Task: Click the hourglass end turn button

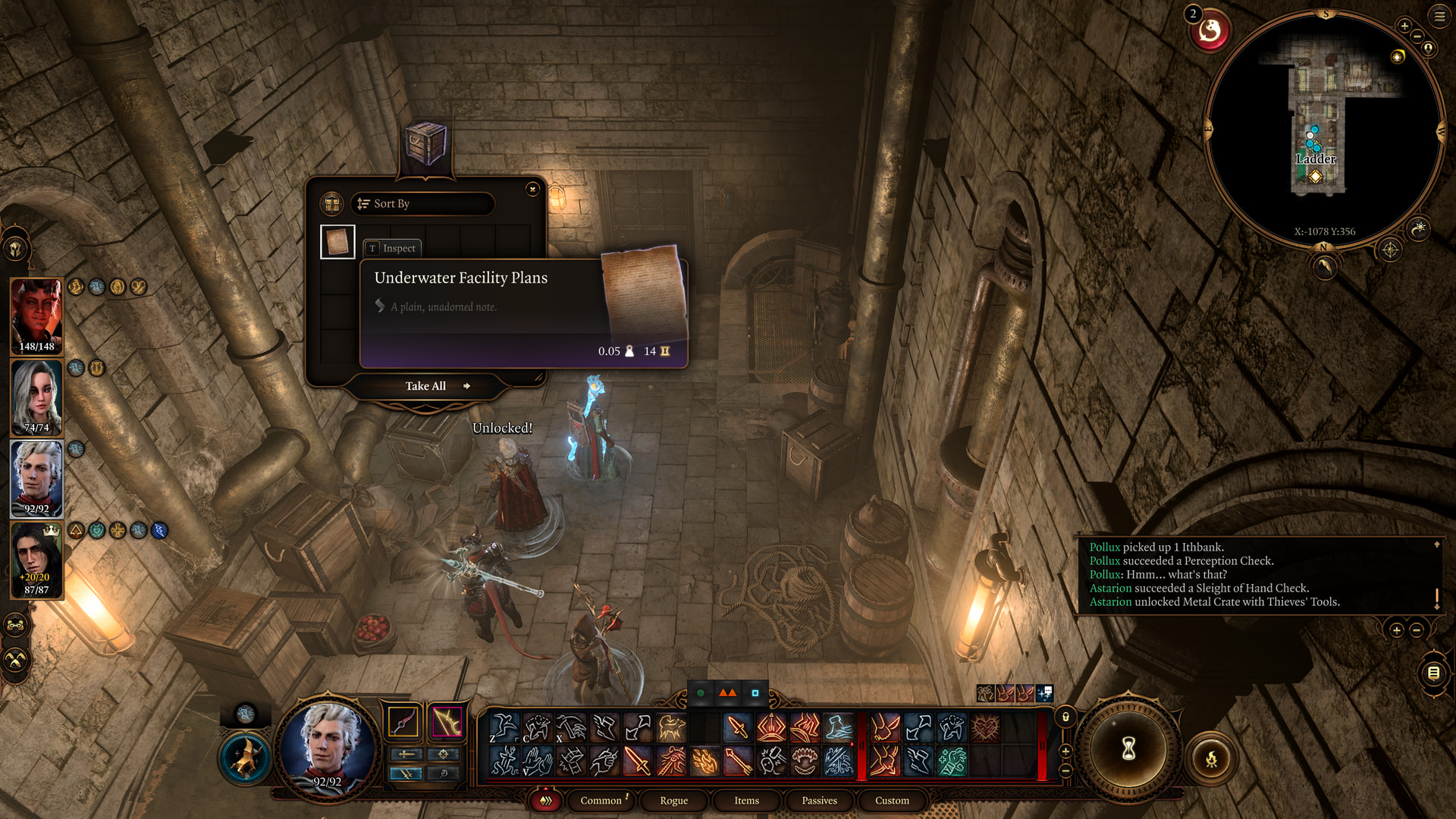Action: 1128,749
